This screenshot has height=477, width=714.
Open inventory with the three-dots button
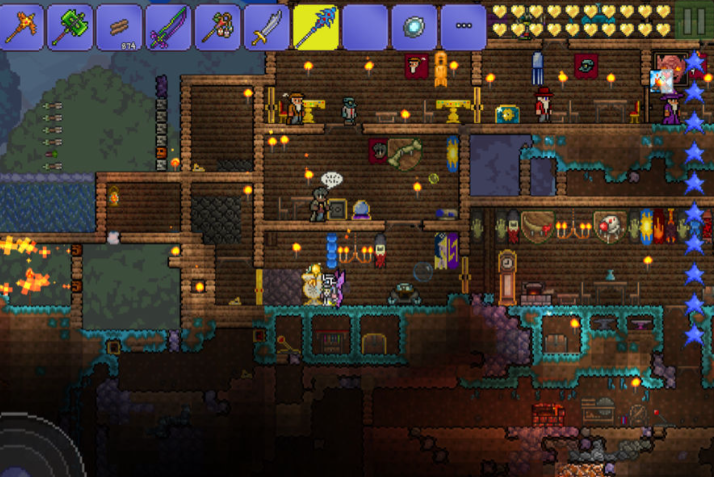click(463, 27)
